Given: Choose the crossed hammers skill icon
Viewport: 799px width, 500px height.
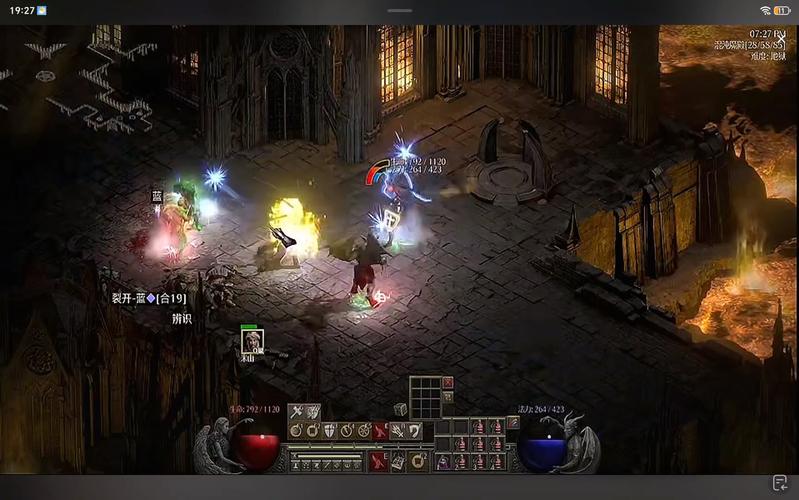Looking at the screenshot, I should (296, 412).
